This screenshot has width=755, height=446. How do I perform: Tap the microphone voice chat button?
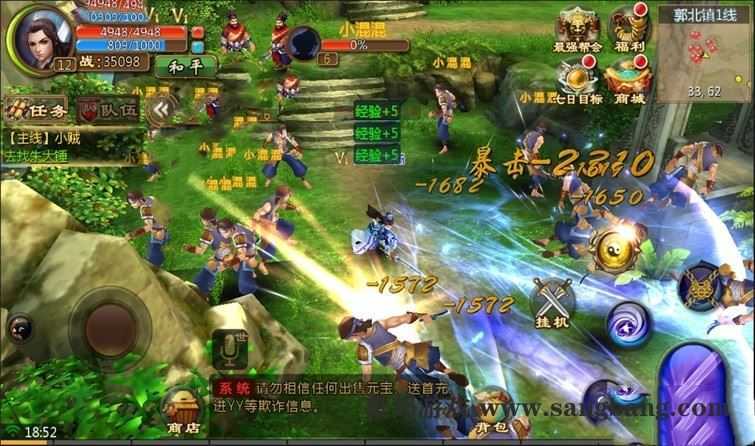pos(231,349)
